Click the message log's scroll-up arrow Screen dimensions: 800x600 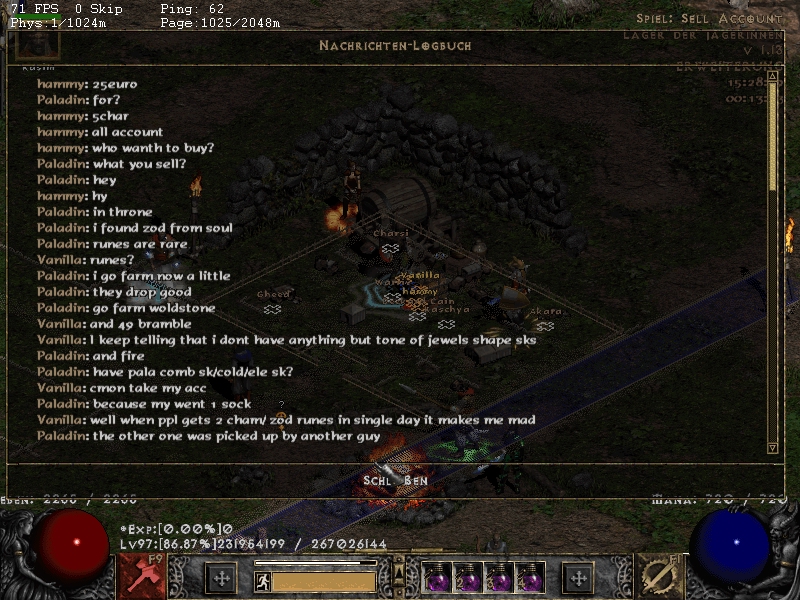(772, 73)
